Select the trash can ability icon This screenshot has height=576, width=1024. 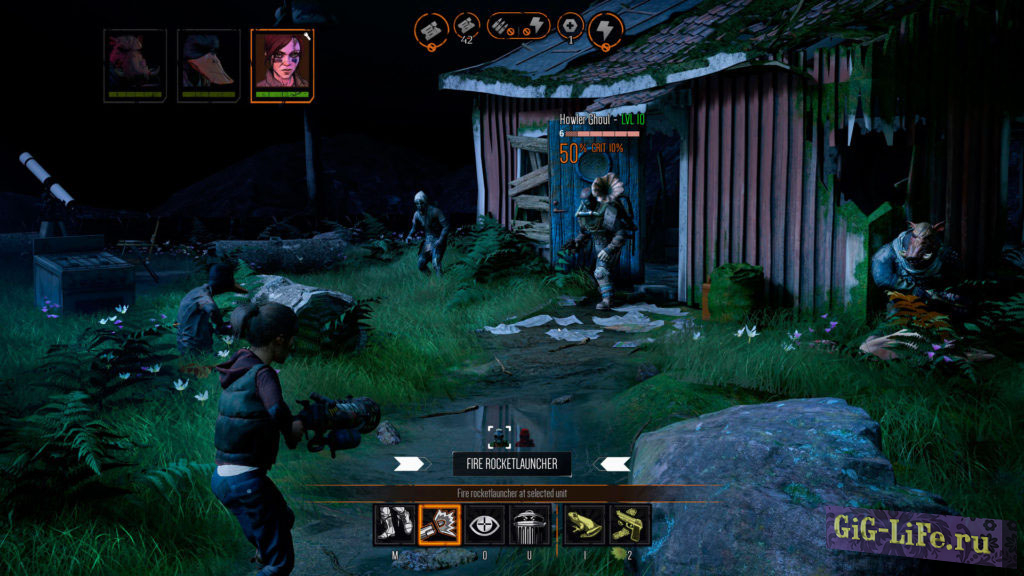pos(531,525)
